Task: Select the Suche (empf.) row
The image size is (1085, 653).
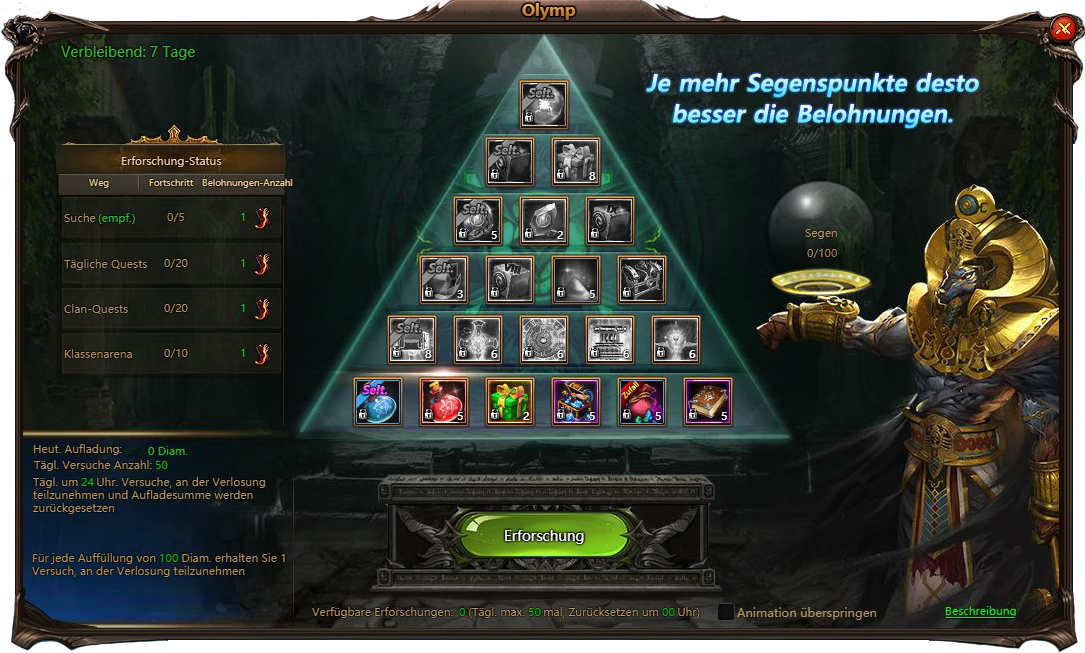Action: (171, 218)
